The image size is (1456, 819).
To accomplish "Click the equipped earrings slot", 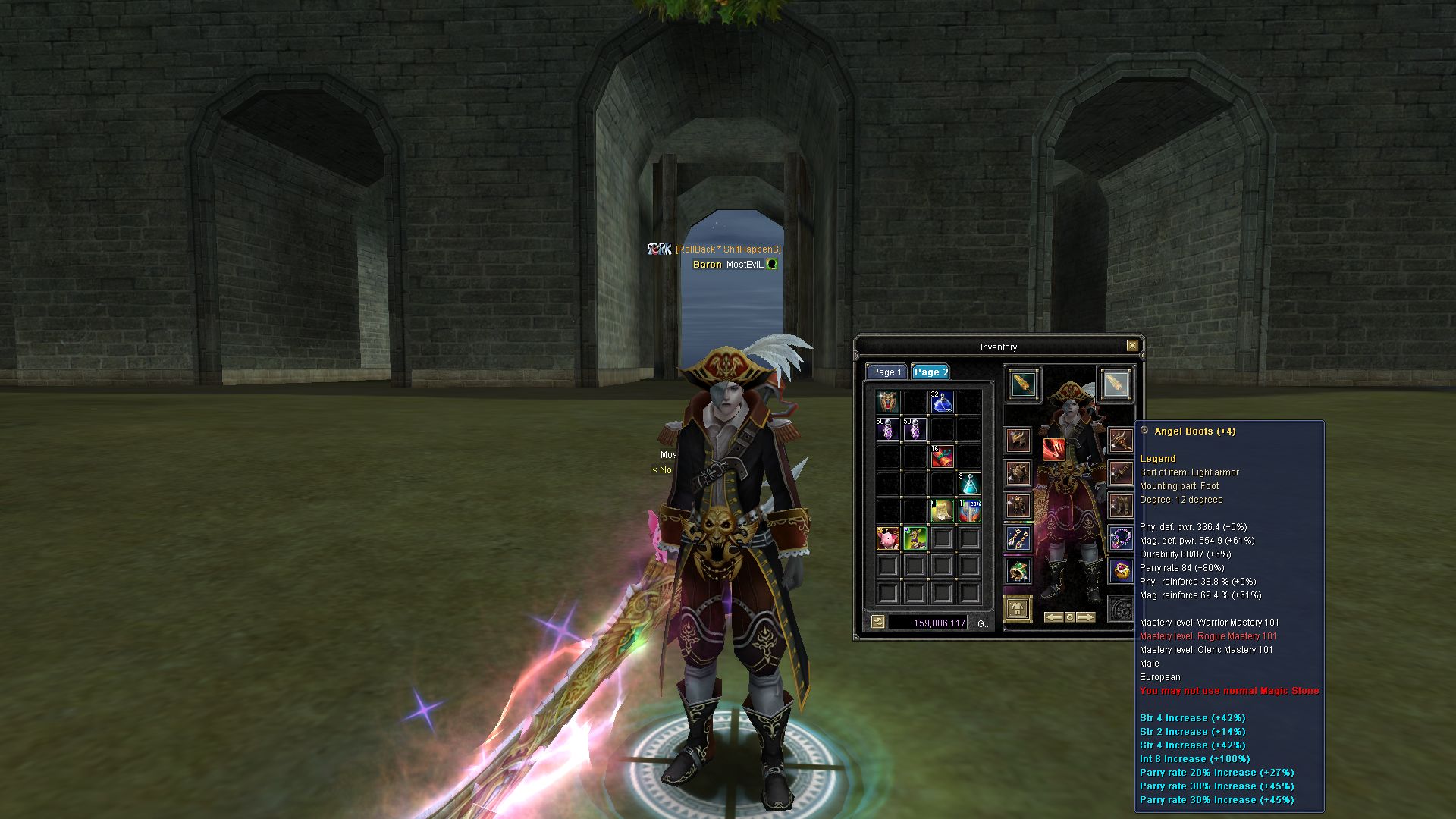I will point(1018,538).
